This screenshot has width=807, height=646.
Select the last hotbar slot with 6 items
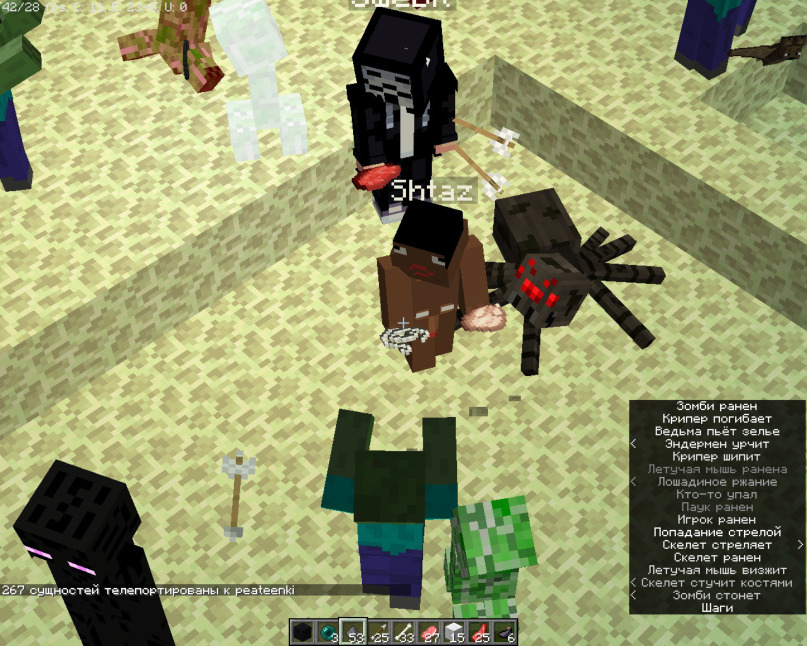[505, 632]
